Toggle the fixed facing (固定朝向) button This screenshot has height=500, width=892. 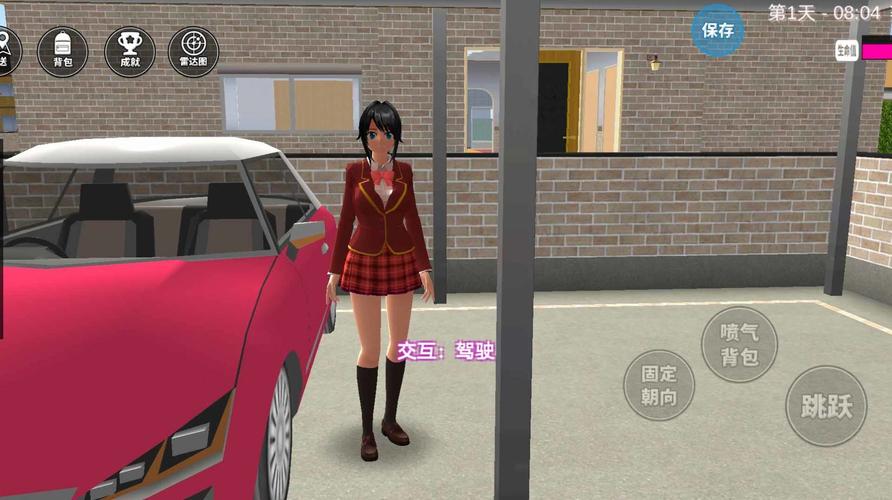click(659, 385)
